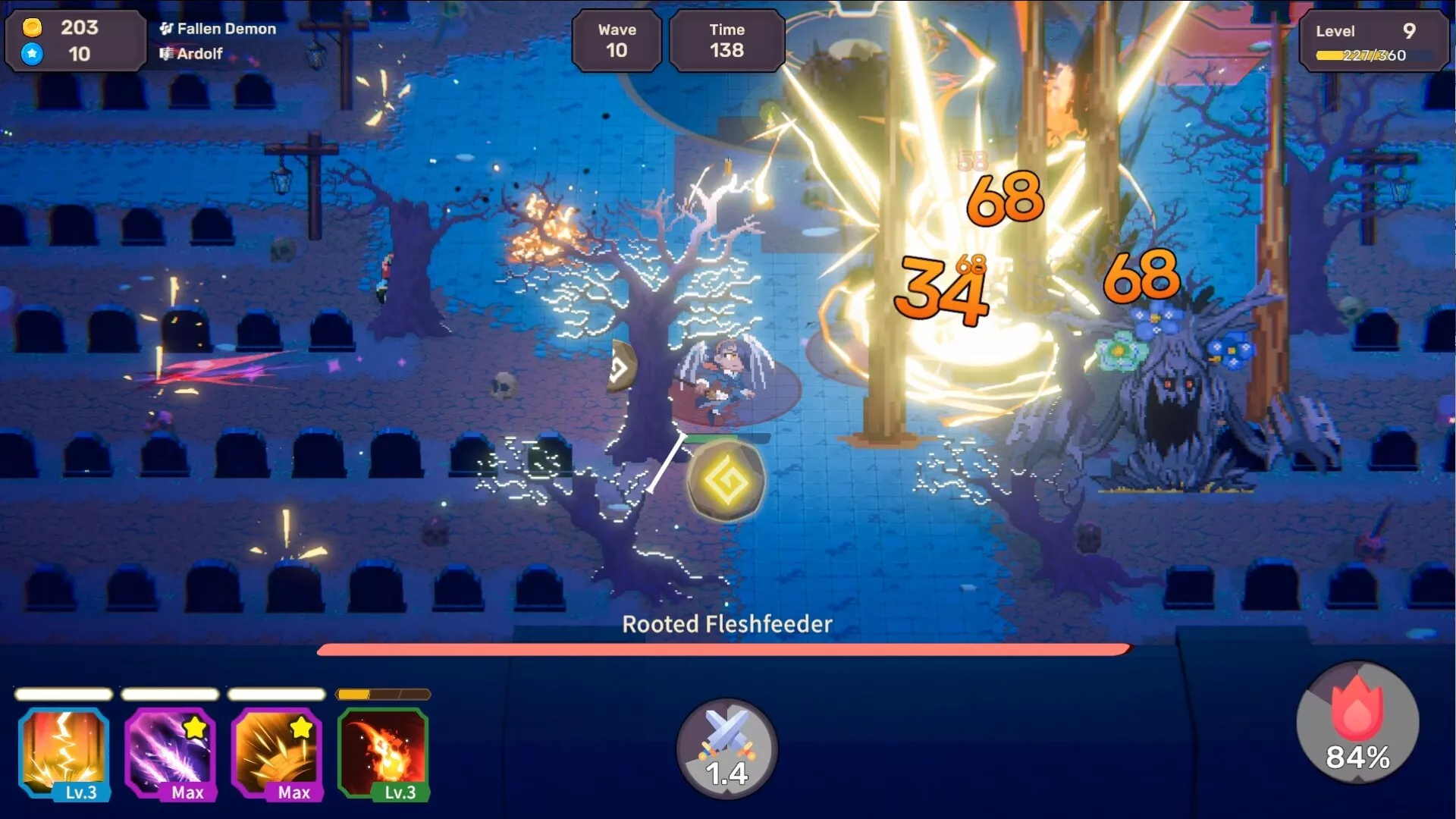Activate the red flame gauge button
The image size is (1456, 819).
[1357, 723]
